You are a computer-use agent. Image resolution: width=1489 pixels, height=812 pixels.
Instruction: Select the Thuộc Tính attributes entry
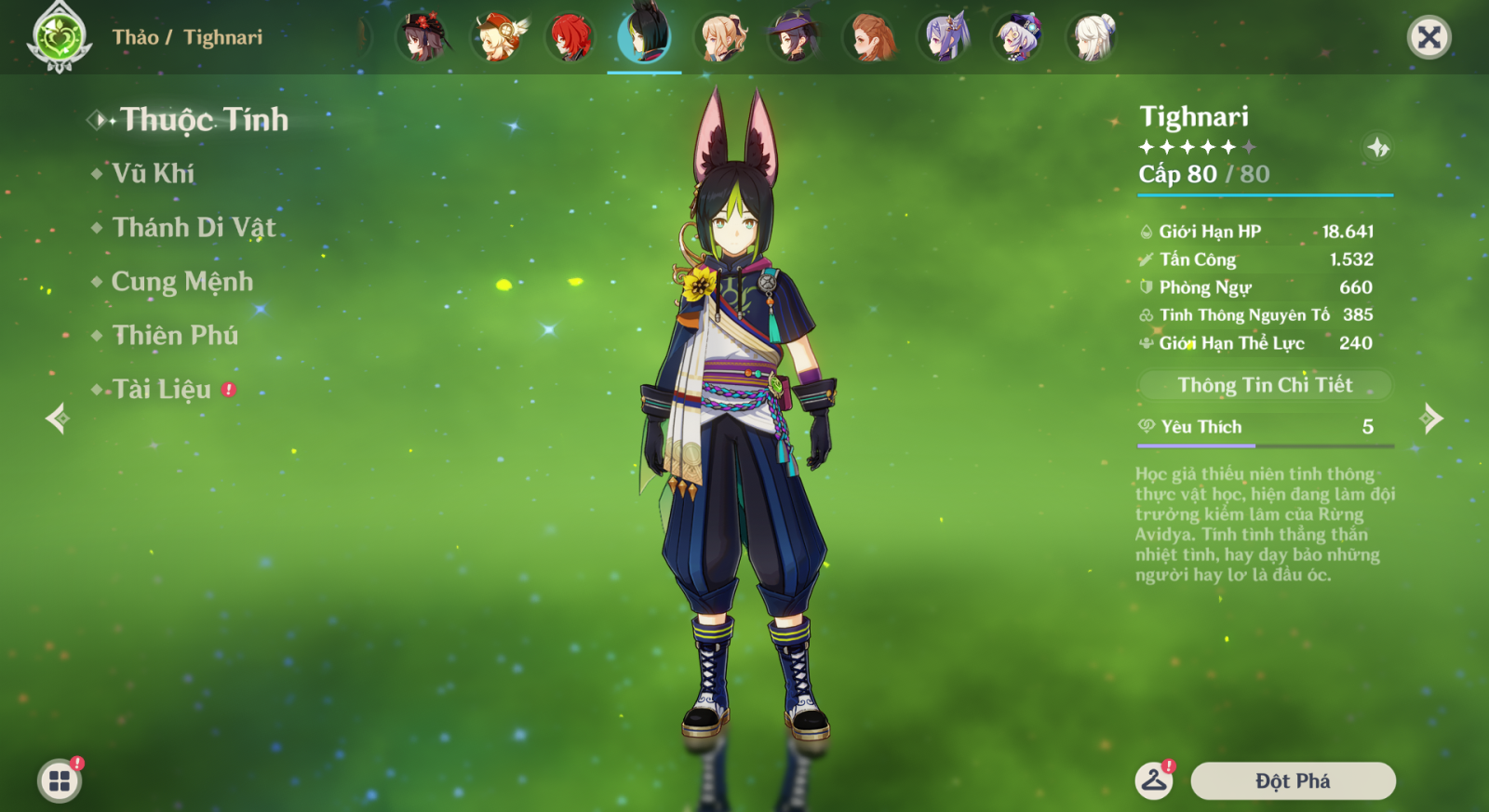point(204,120)
